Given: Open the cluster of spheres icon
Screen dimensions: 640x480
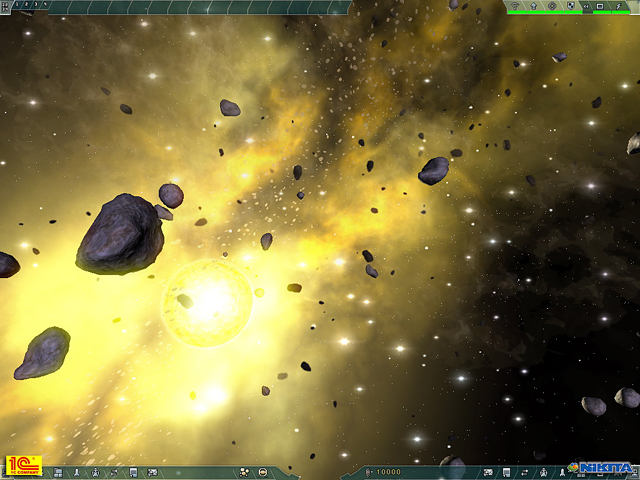Looking at the screenshot, I should [244, 472].
